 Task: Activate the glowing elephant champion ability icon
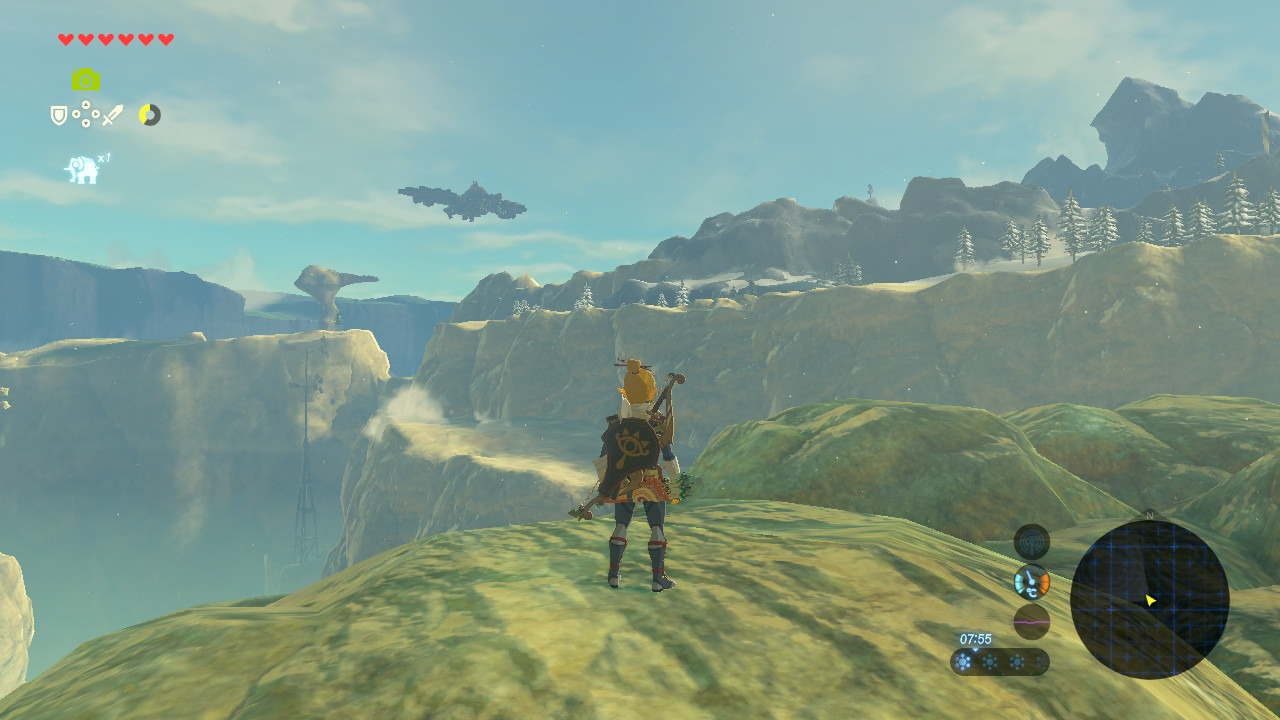[82, 170]
